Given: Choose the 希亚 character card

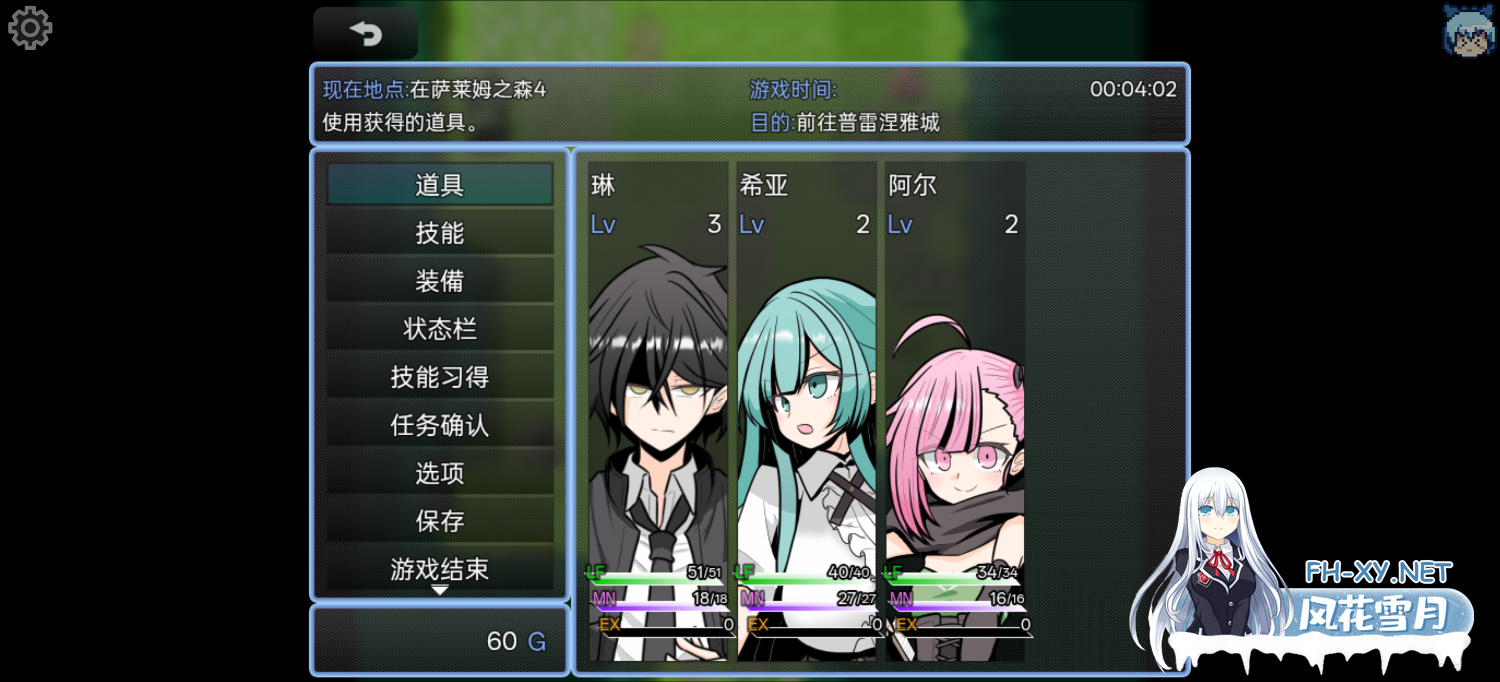Looking at the screenshot, I should (x=806, y=410).
